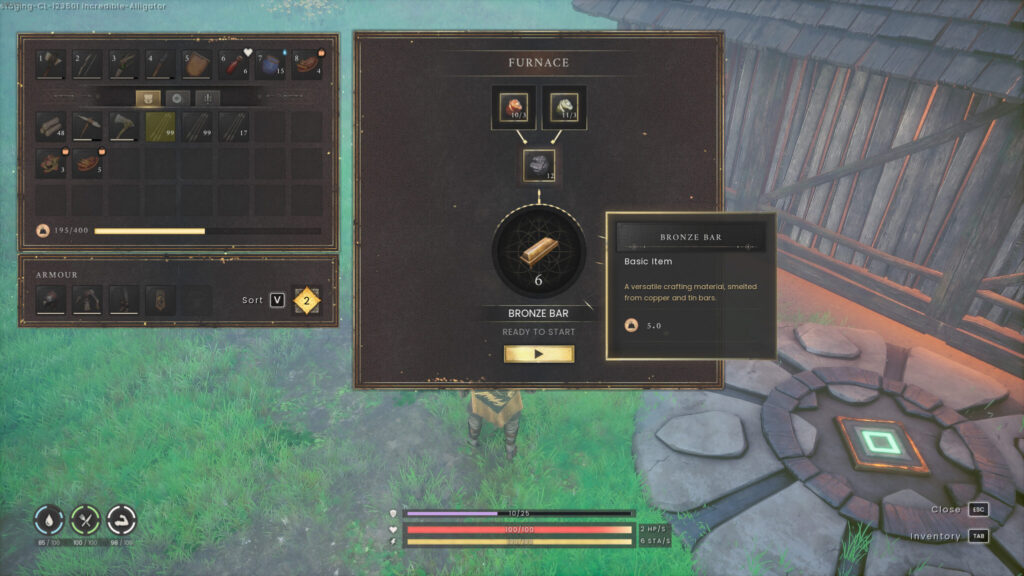
Task: Select the pickaxe in the inventory
Action: click(x=87, y=126)
